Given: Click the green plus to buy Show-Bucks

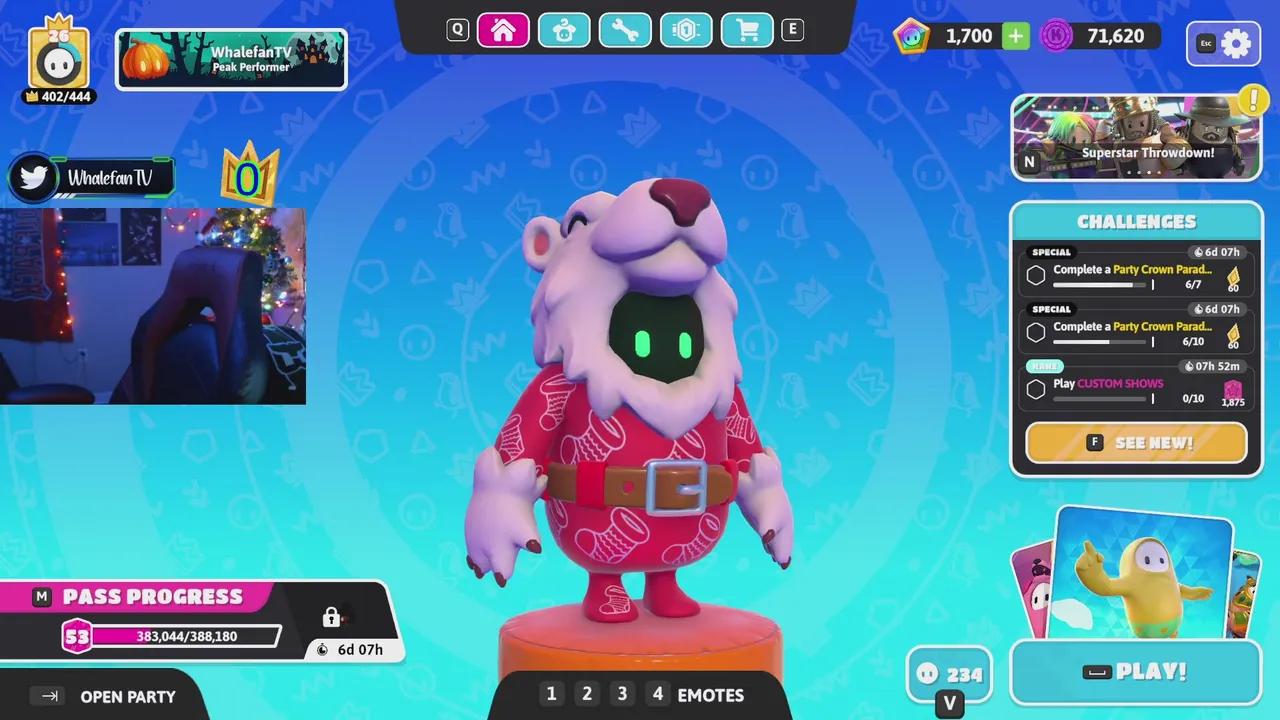Looking at the screenshot, I should coord(1016,35).
